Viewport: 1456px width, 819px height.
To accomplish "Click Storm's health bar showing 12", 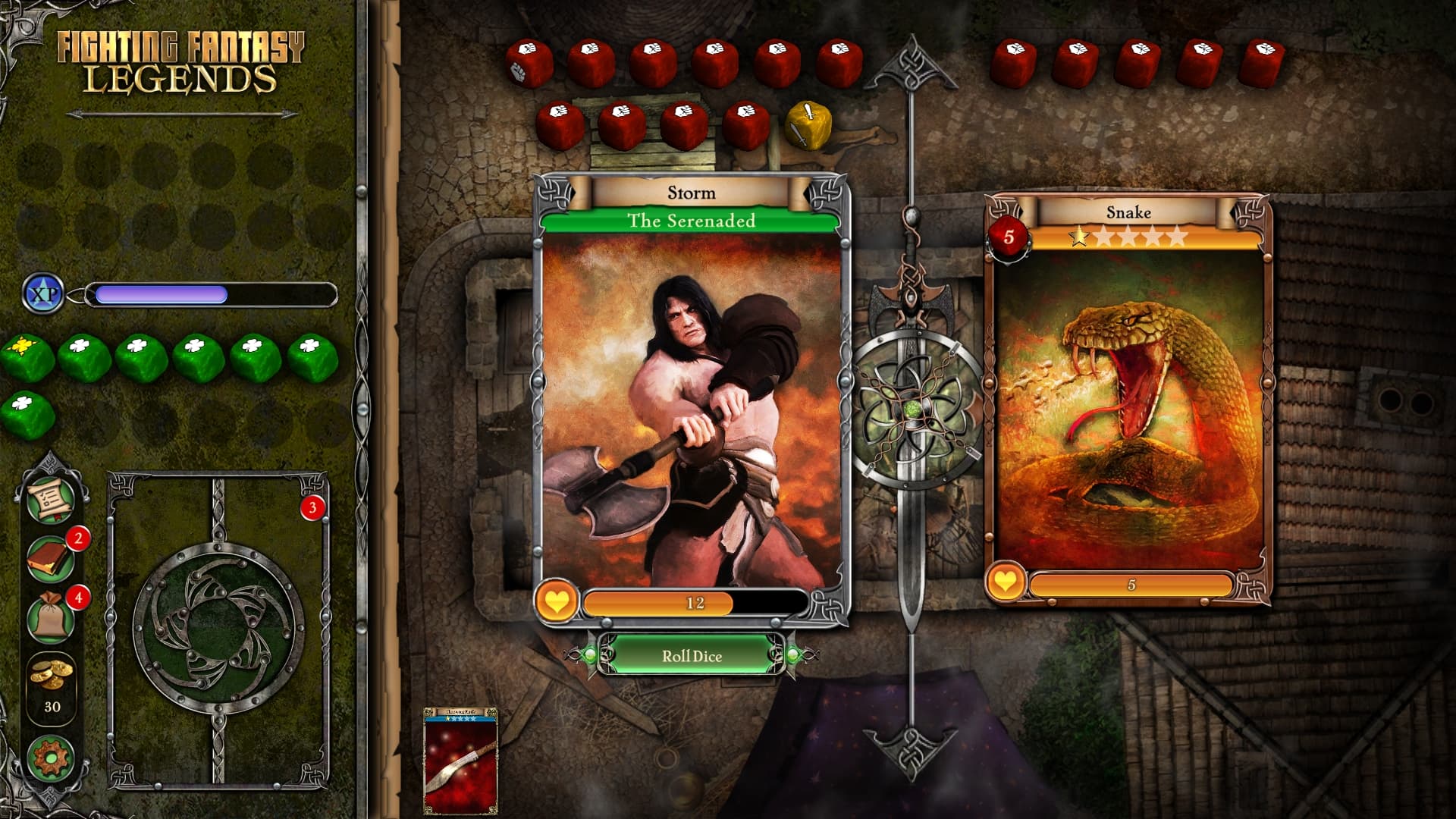I will (x=692, y=601).
